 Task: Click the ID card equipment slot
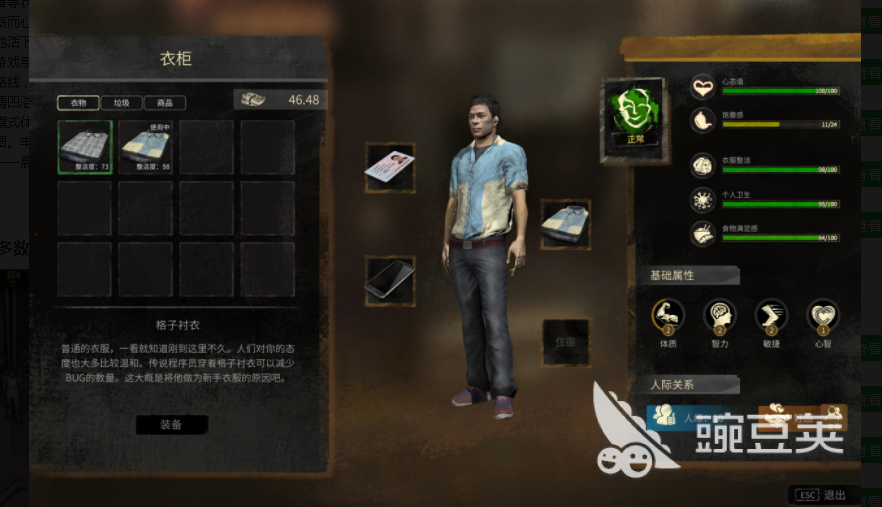coord(390,167)
